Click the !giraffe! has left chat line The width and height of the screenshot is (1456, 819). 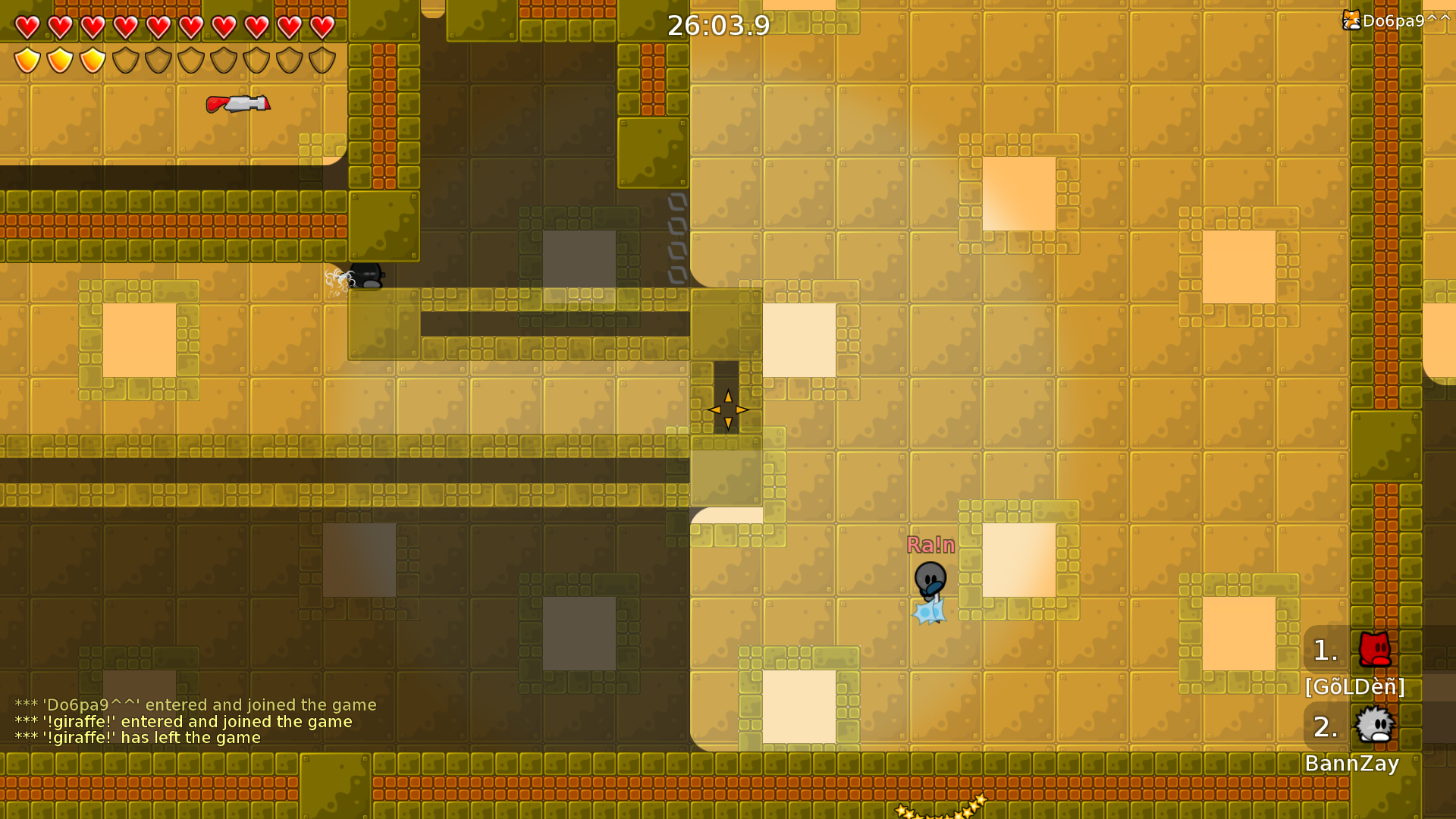pos(138,737)
